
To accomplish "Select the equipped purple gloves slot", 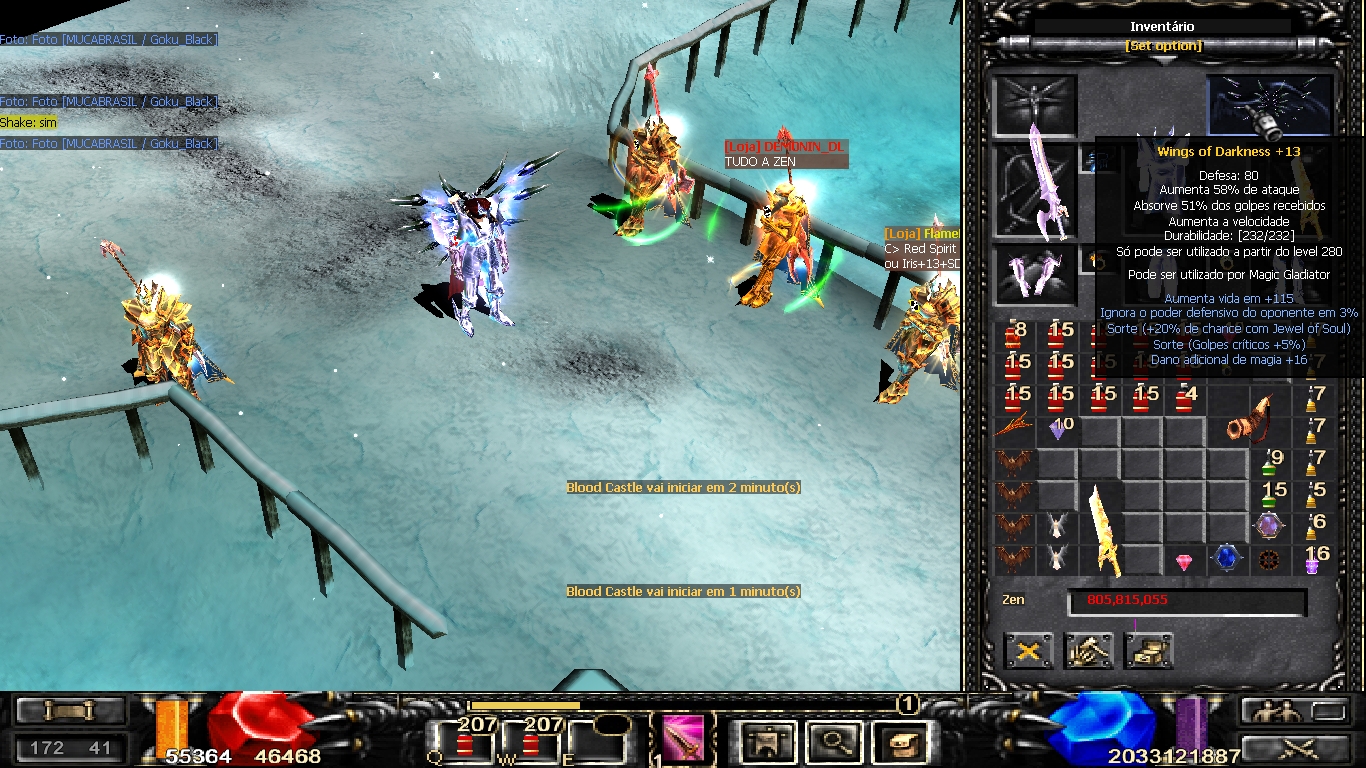I will point(1035,273).
